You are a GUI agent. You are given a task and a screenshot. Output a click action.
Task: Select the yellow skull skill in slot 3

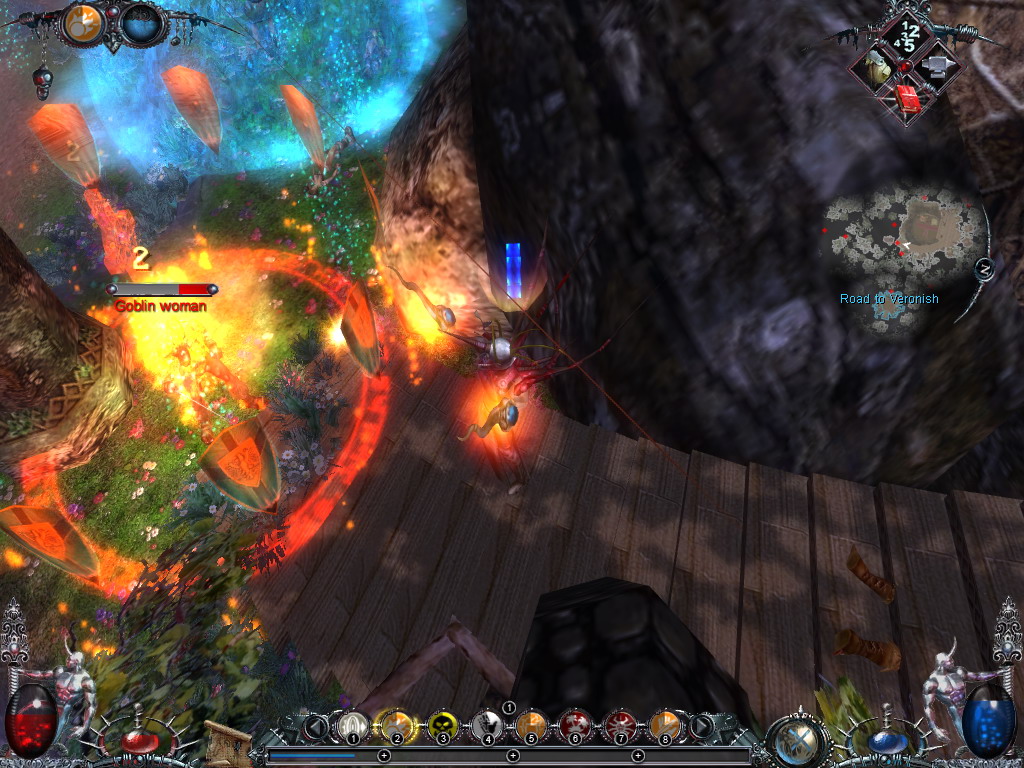click(x=442, y=724)
